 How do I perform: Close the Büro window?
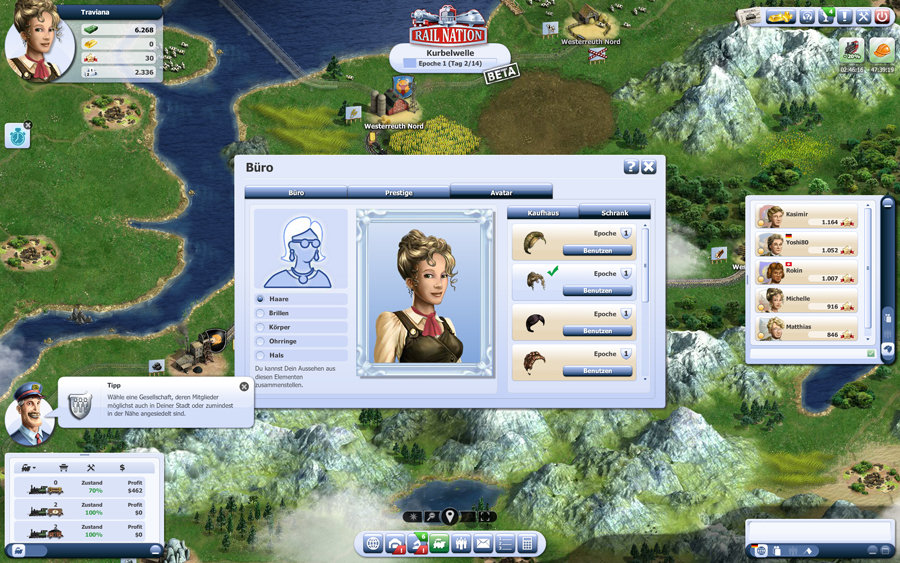[649, 167]
